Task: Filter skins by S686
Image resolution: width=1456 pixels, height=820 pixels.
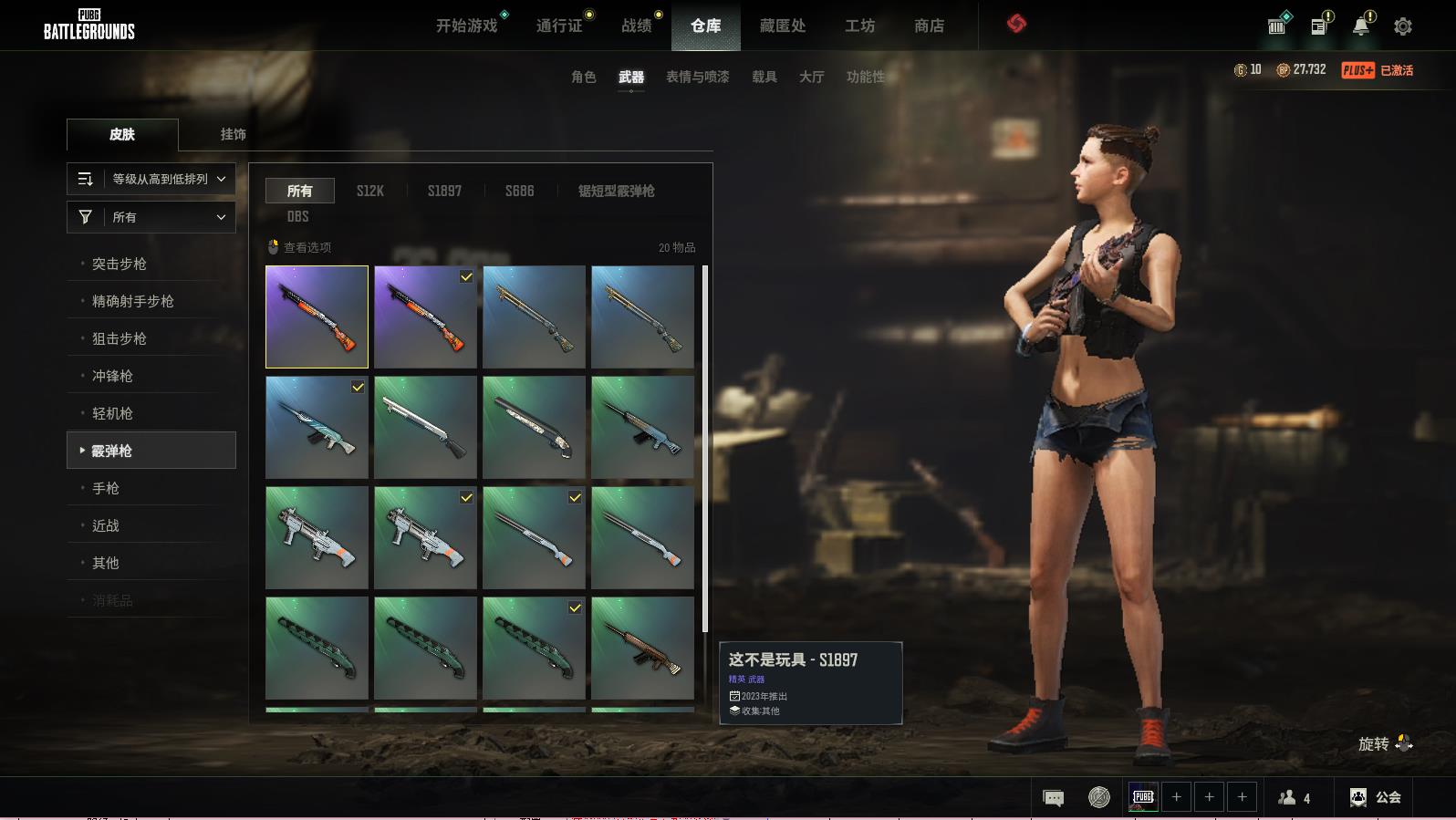Action: click(x=519, y=191)
